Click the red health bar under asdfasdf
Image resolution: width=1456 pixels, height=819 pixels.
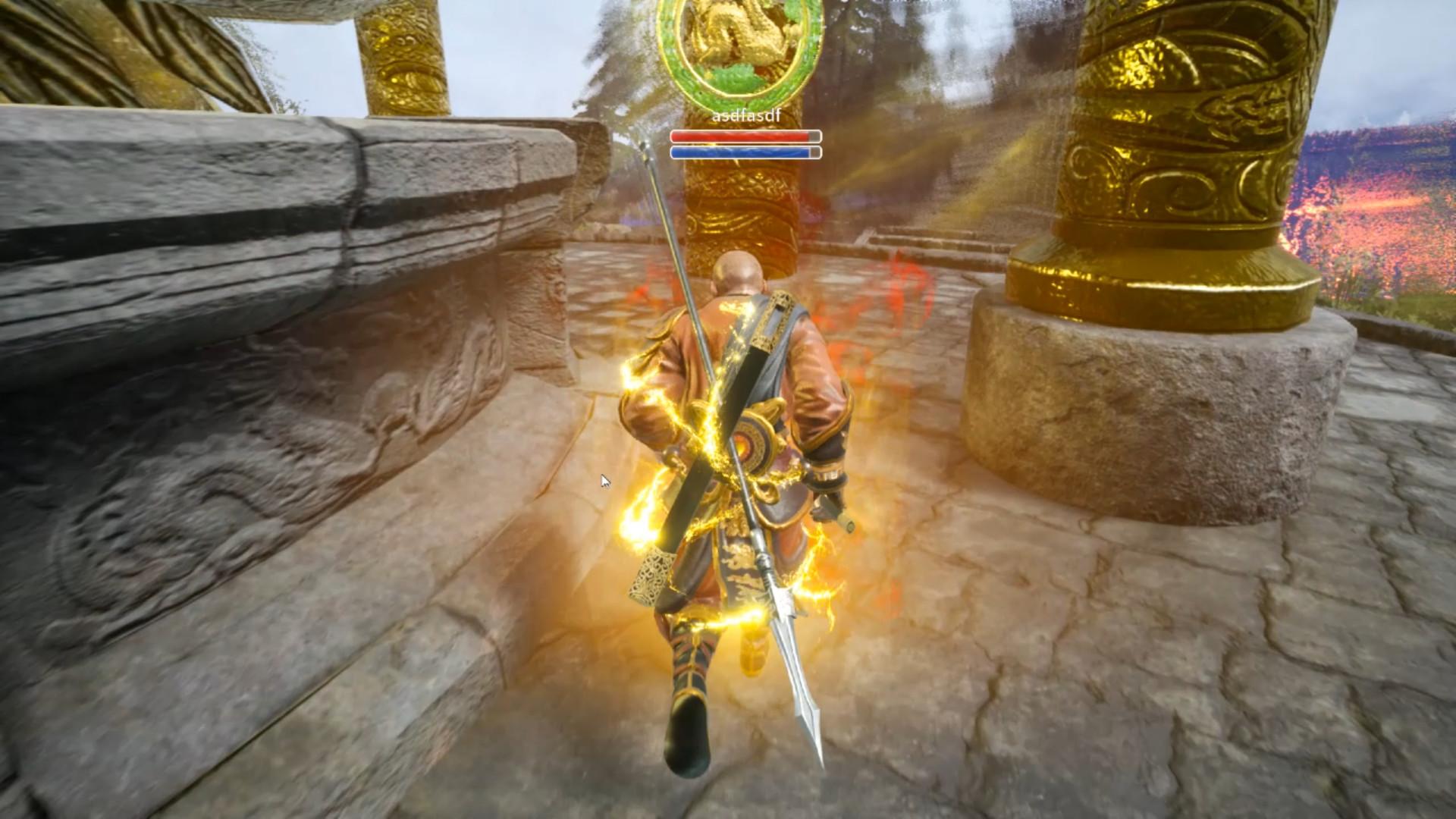[743, 135]
